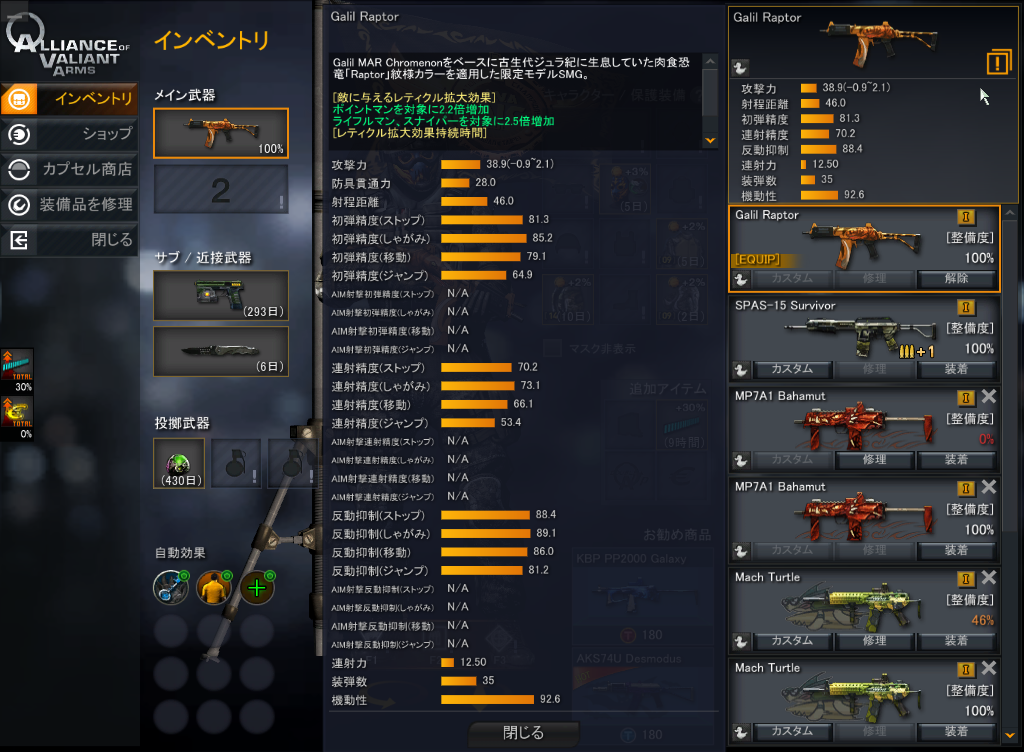Unequip Galil Raptor with the 解除 button
The height and width of the screenshot is (752, 1024).
(x=956, y=278)
